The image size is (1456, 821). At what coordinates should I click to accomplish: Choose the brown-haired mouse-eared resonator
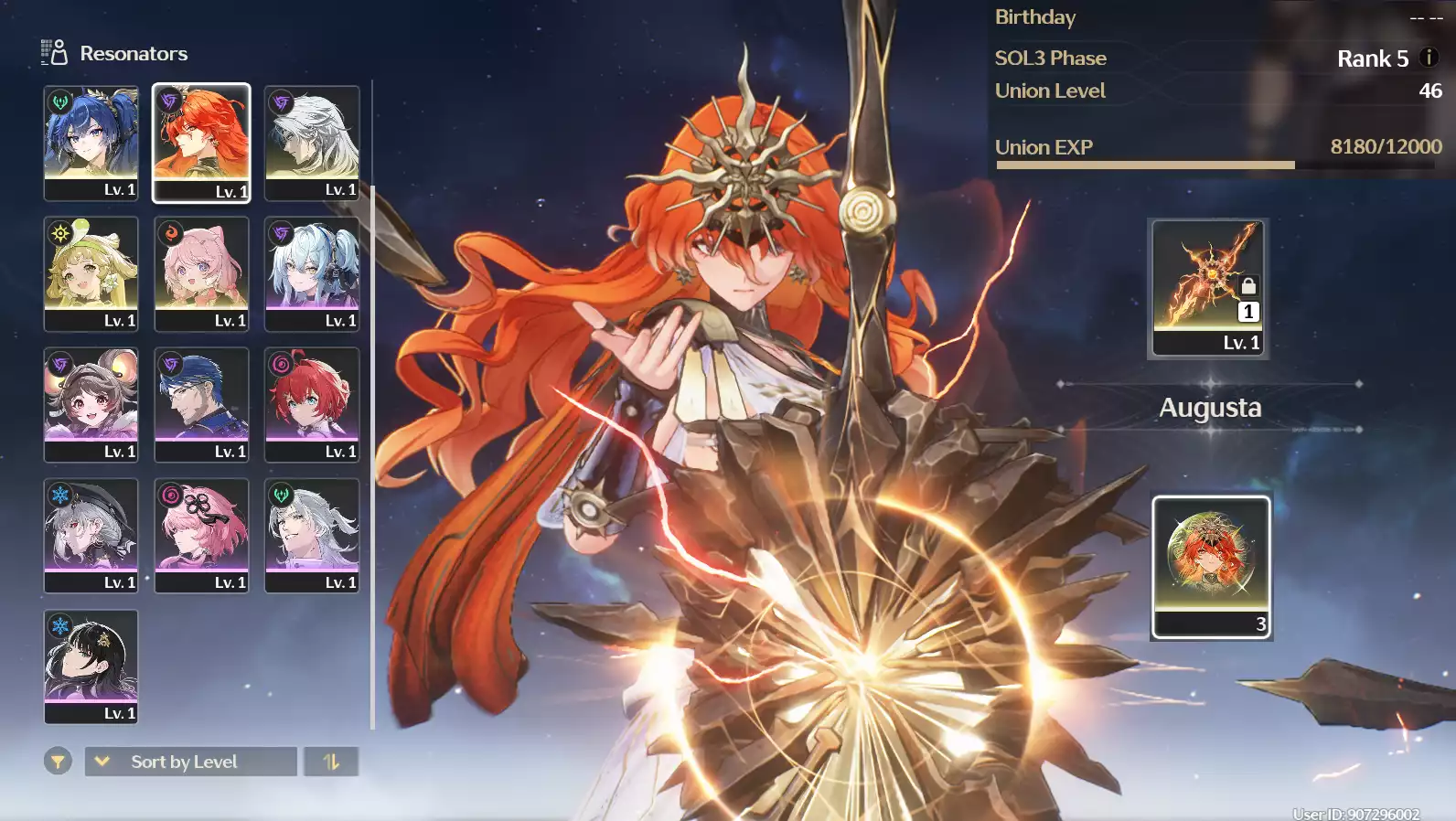point(91,403)
